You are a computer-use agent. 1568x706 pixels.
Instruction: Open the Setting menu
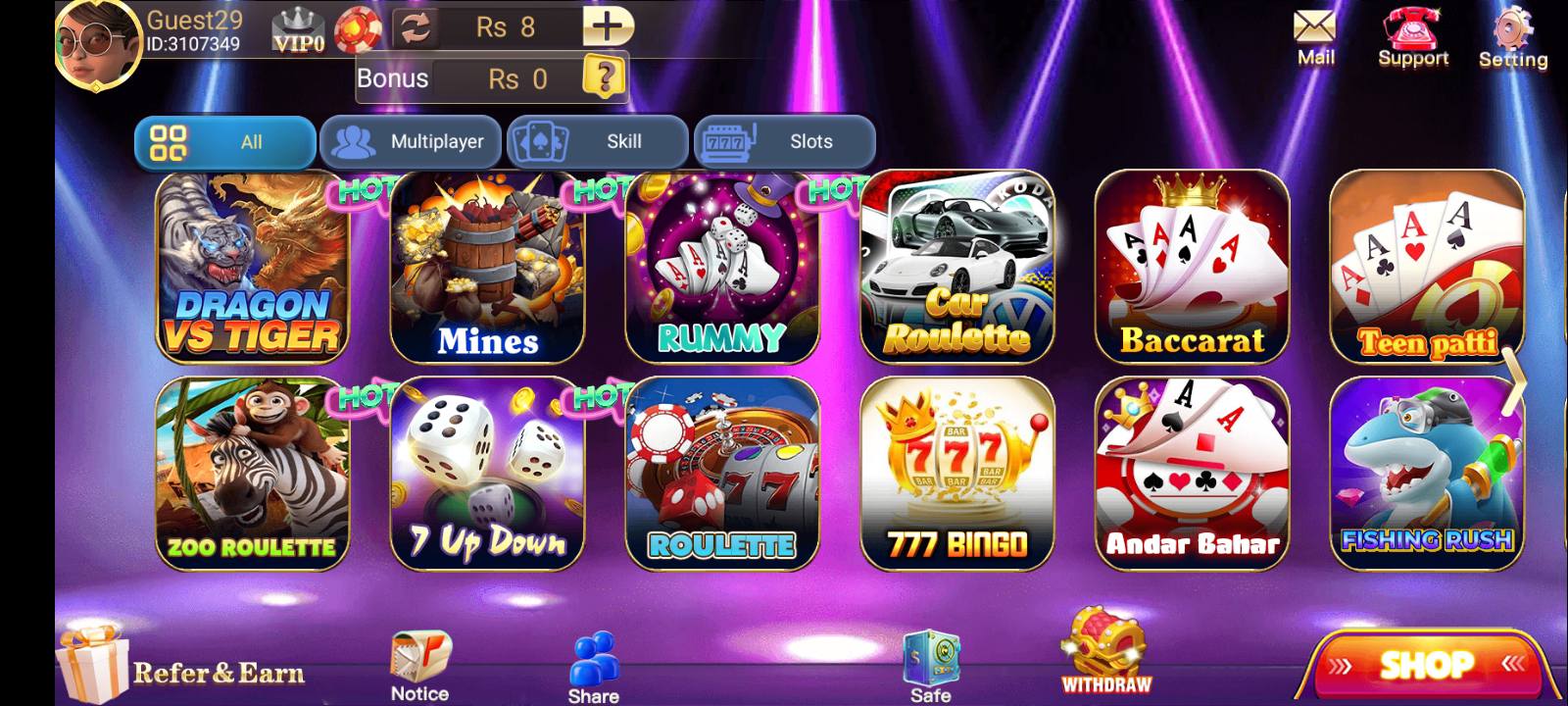1512,29
